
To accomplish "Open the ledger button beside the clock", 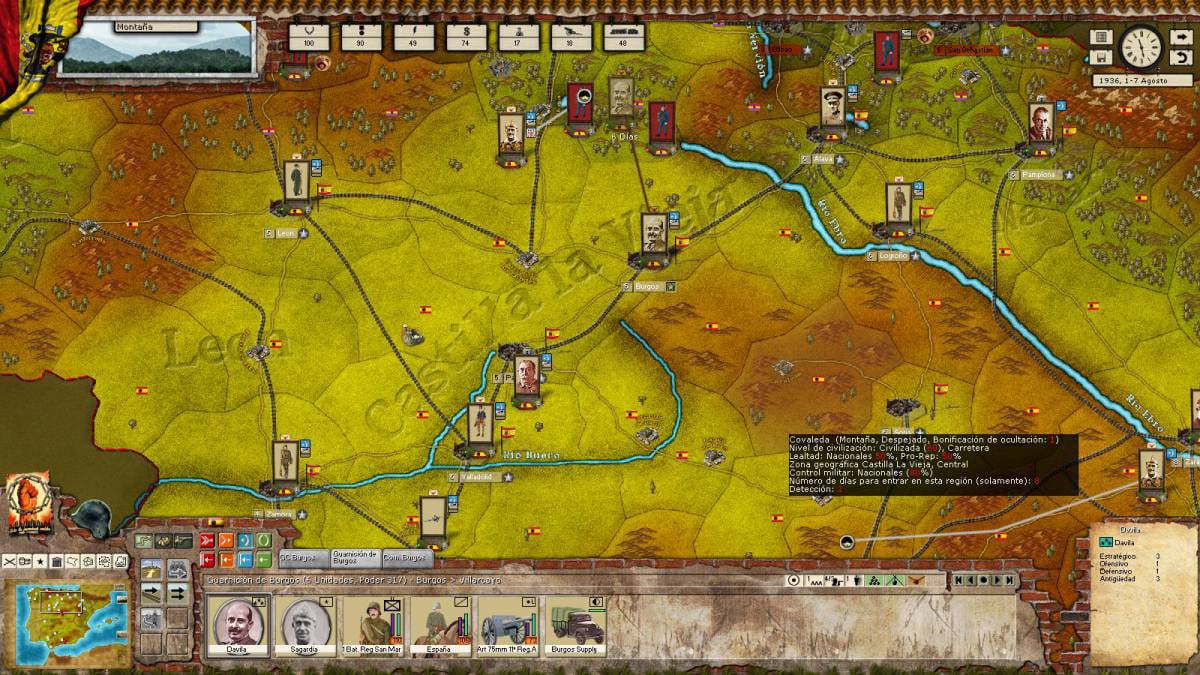I will pyautogui.click(x=1102, y=37).
